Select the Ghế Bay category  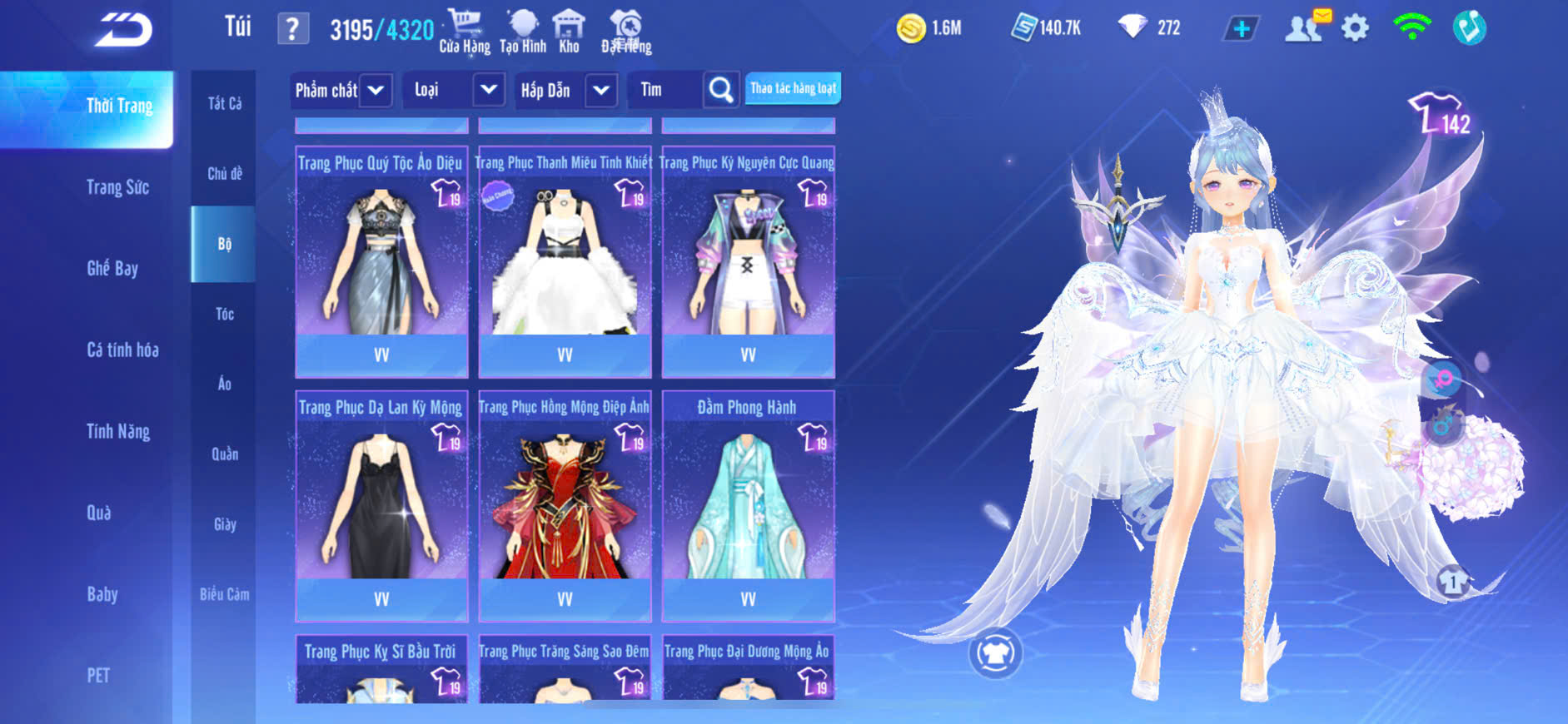click(x=112, y=268)
